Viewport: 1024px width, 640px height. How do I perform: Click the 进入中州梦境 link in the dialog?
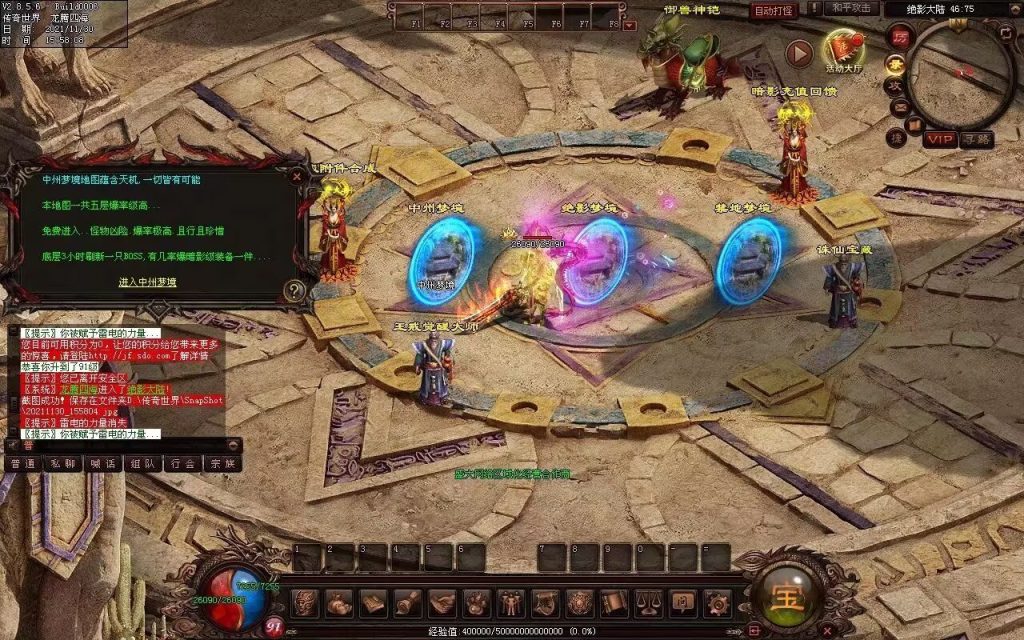[148, 282]
